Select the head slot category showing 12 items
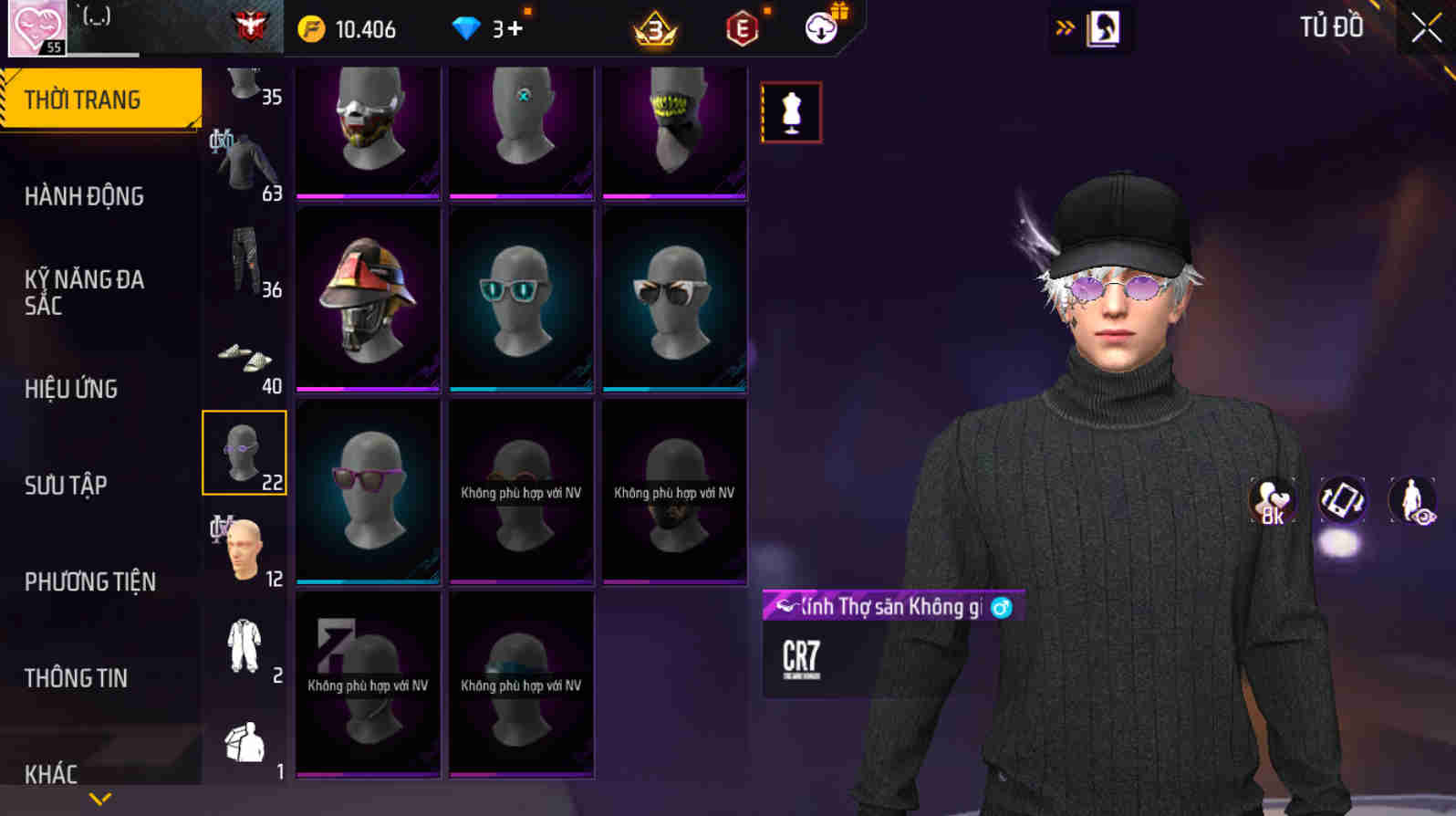The image size is (1456, 816). pos(244,548)
